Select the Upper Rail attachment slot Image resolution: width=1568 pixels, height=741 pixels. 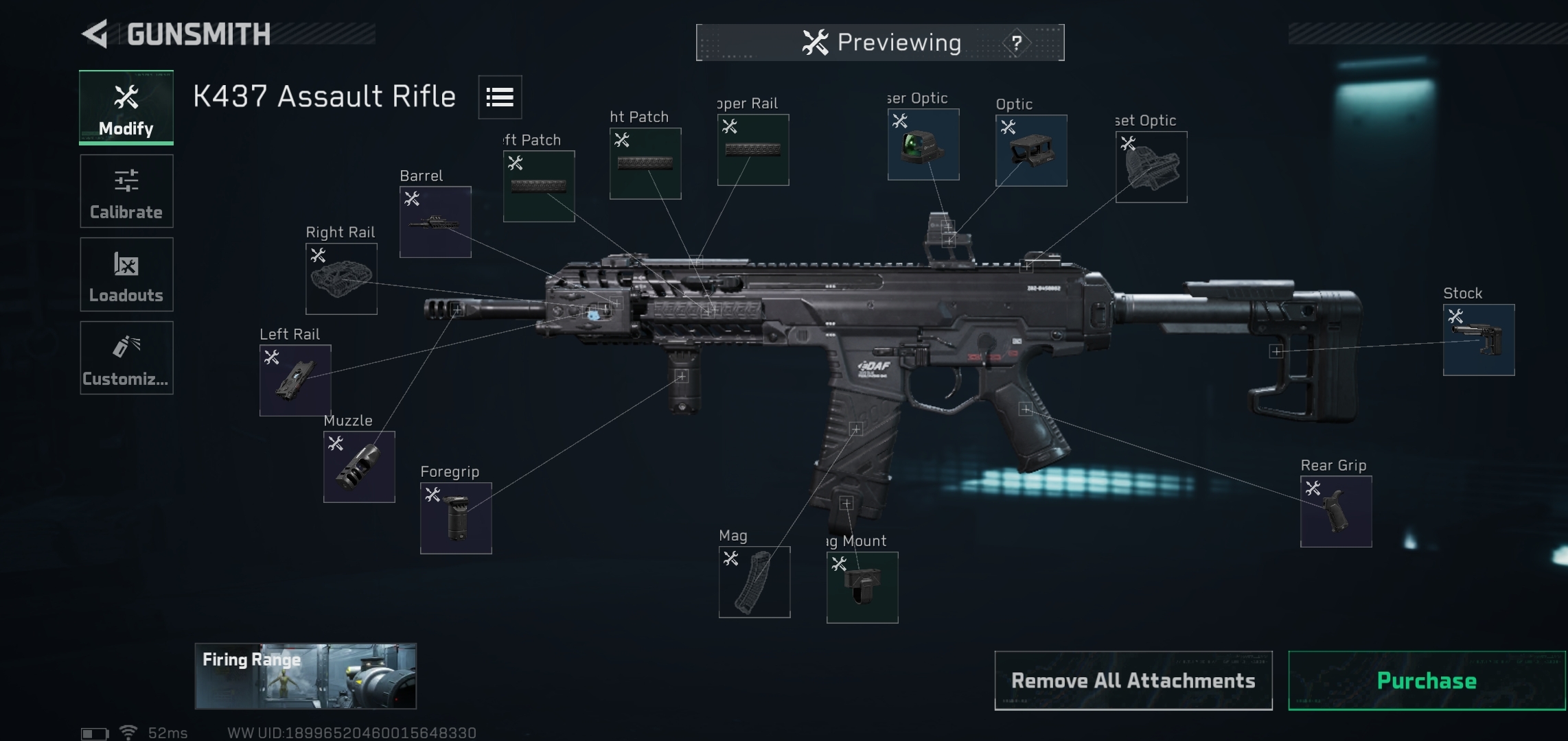pyautogui.click(x=752, y=150)
